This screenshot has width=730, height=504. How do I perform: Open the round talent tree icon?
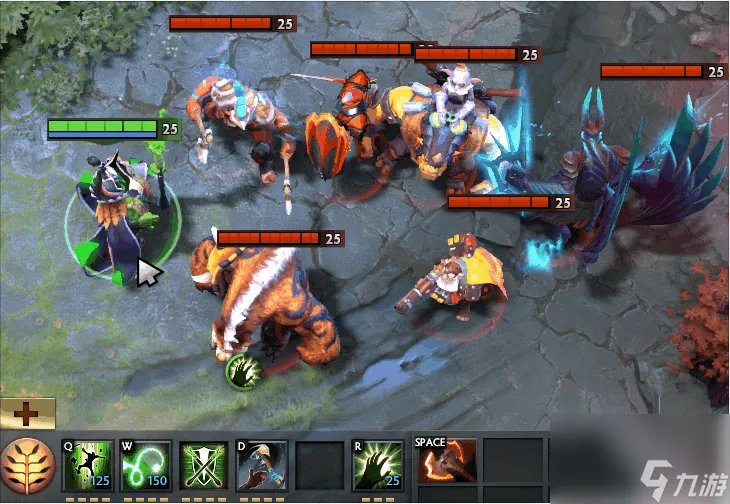[27, 468]
